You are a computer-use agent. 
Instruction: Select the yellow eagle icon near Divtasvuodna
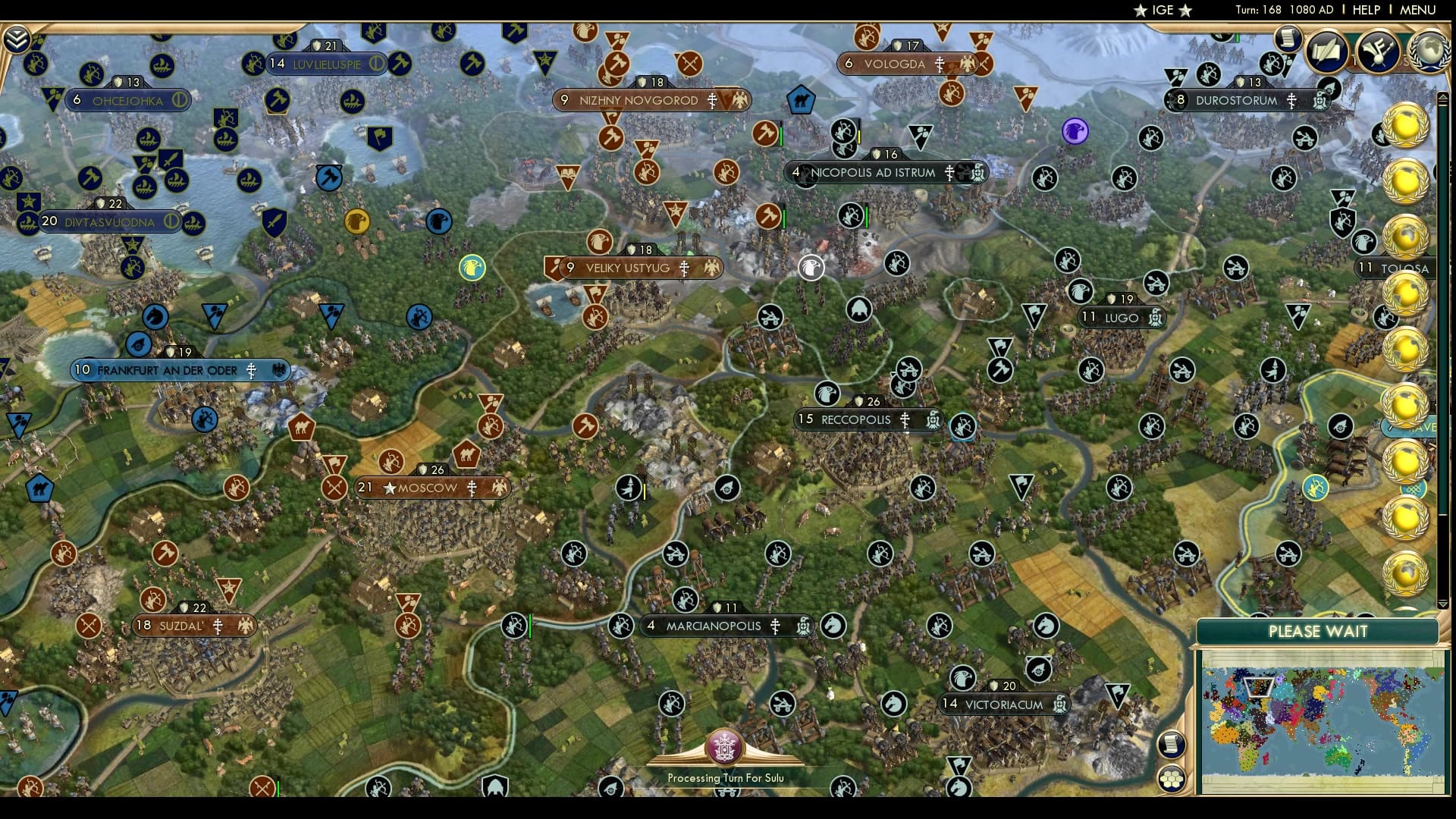click(x=358, y=222)
